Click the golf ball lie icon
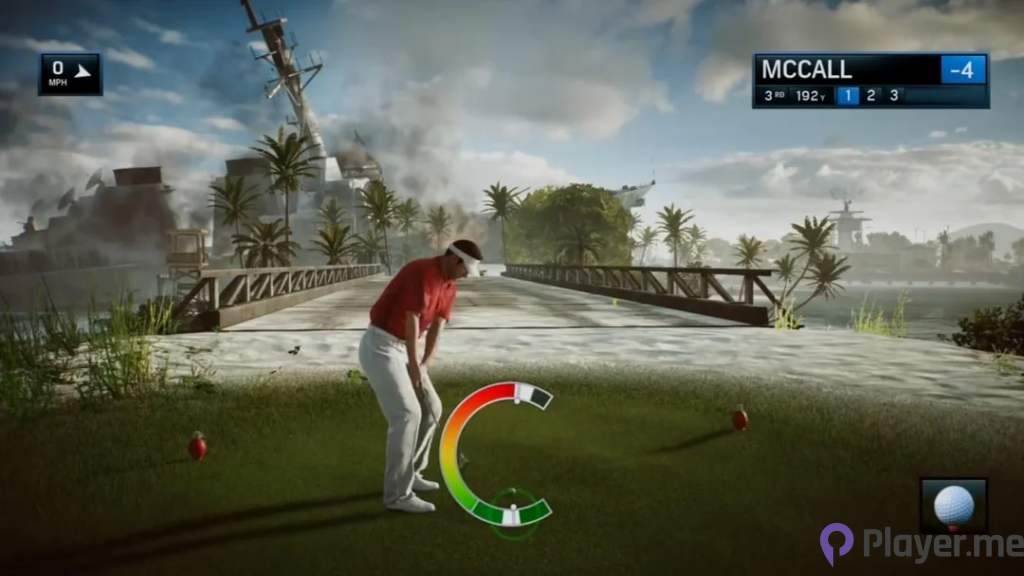 (x=953, y=504)
